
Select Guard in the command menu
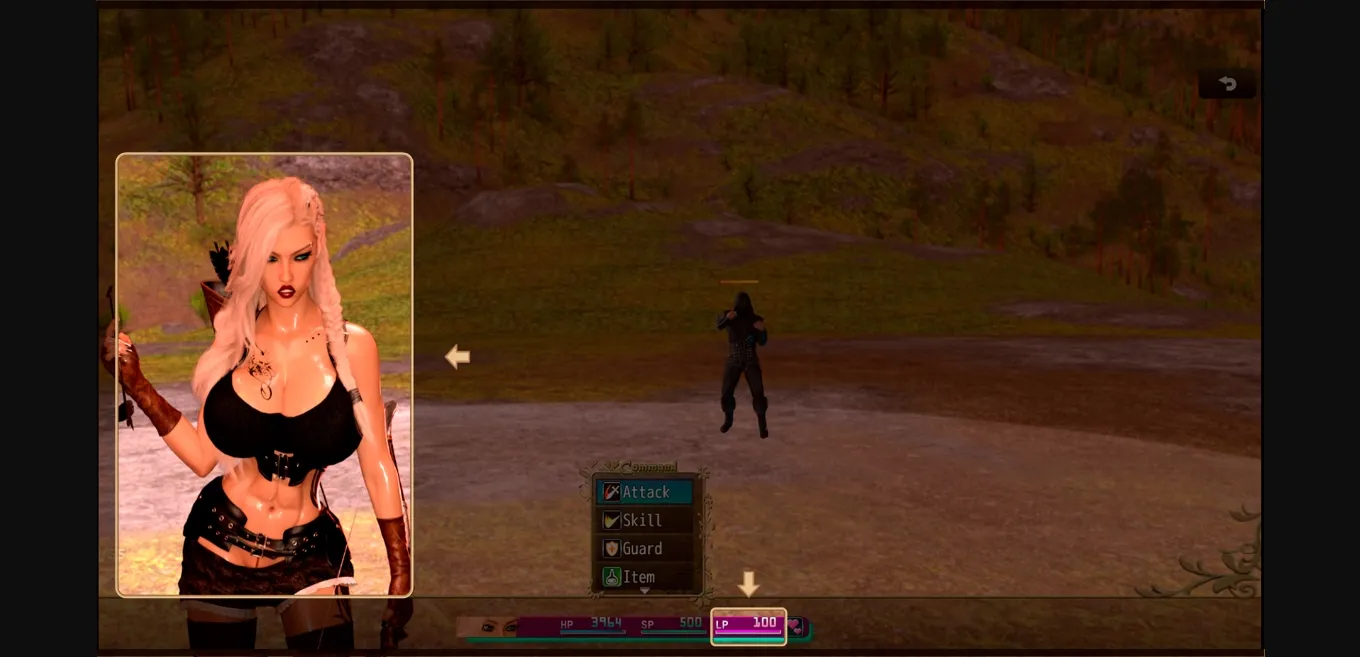click(x=645, y=548)
